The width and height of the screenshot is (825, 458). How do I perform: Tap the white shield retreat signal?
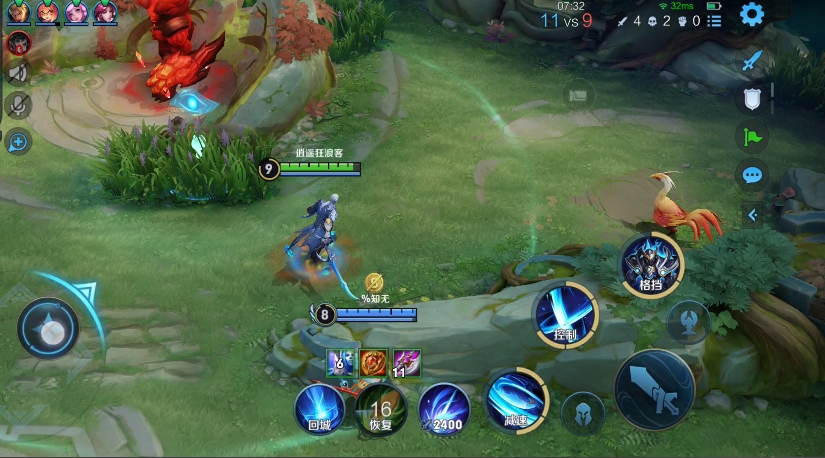(x=752, y=98)
